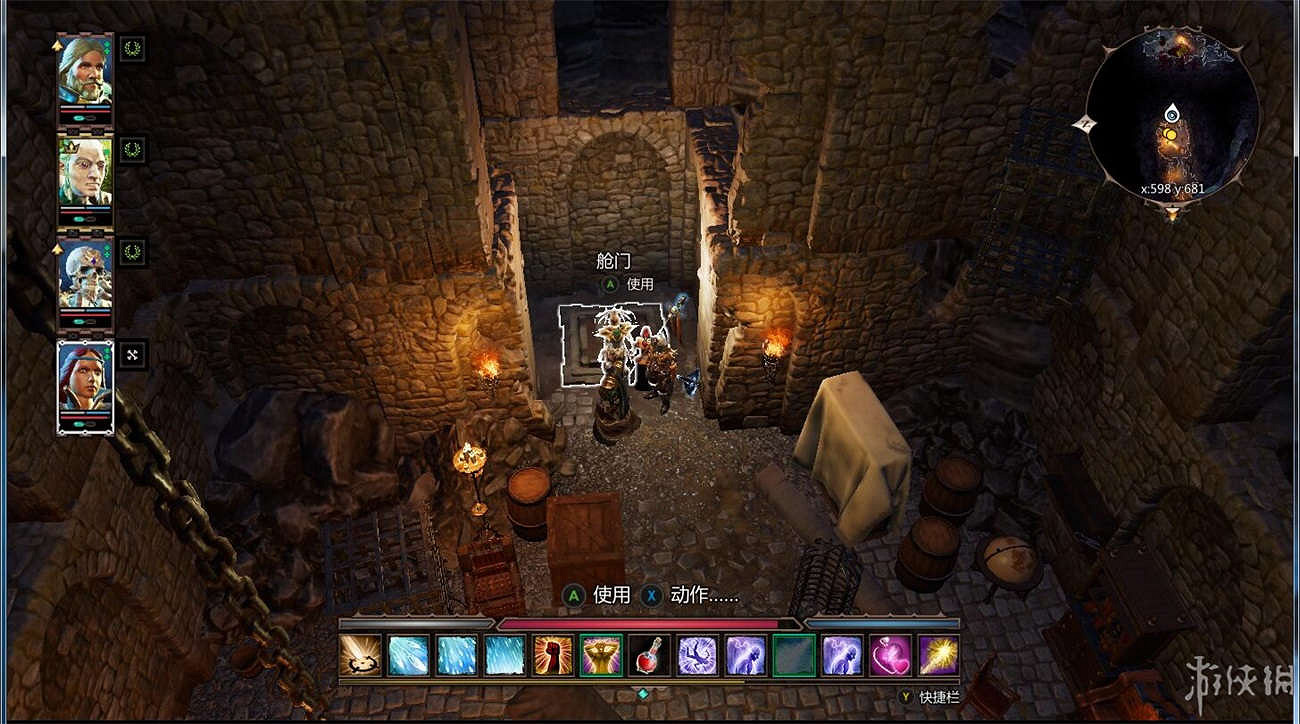This screenshot has height=724, width=1300.
Task: Cast the pink hearts skill
Action: coord(890,656)
